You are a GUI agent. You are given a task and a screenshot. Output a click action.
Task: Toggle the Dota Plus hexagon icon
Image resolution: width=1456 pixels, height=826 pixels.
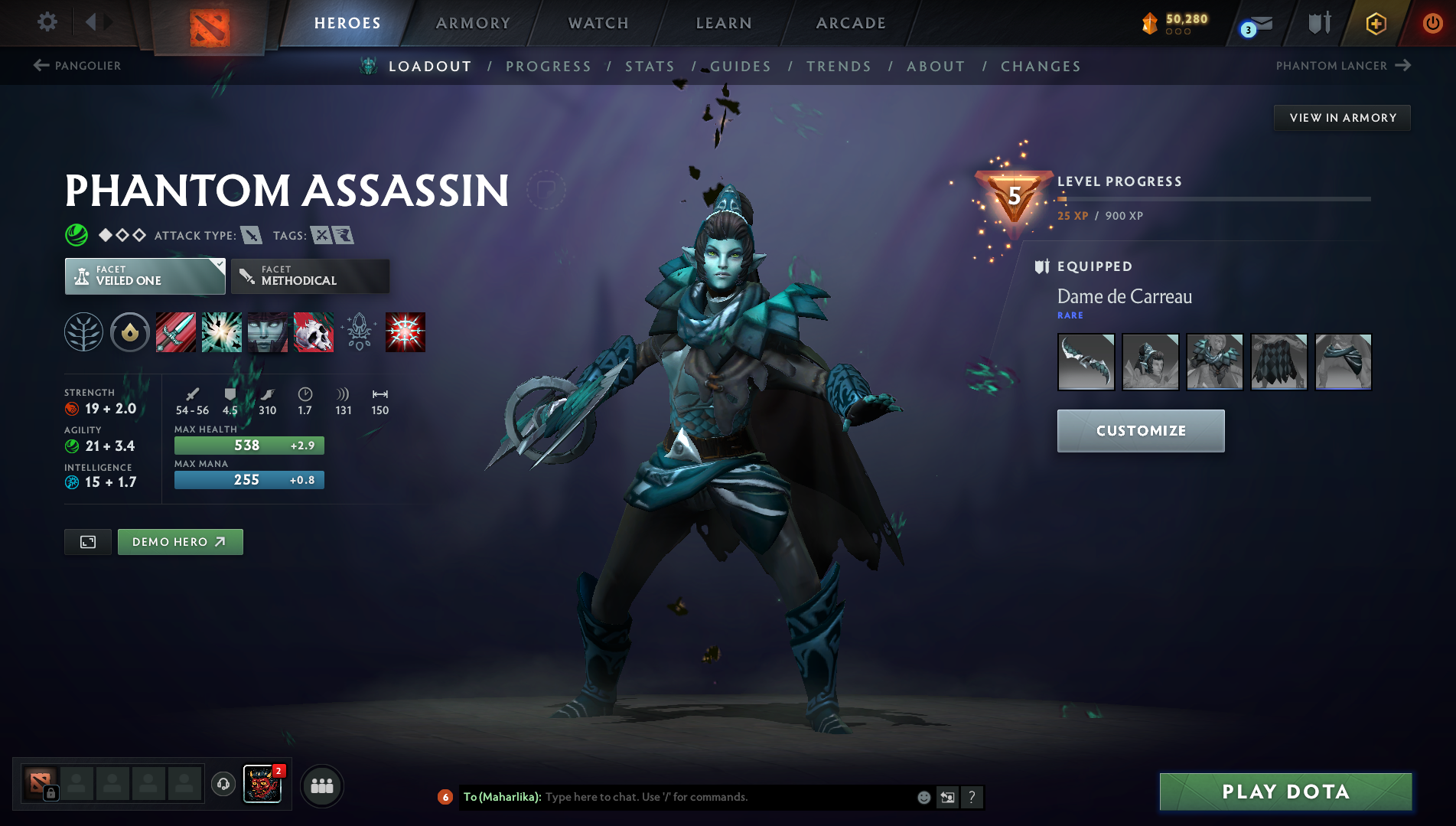(x=1375, y=23)
